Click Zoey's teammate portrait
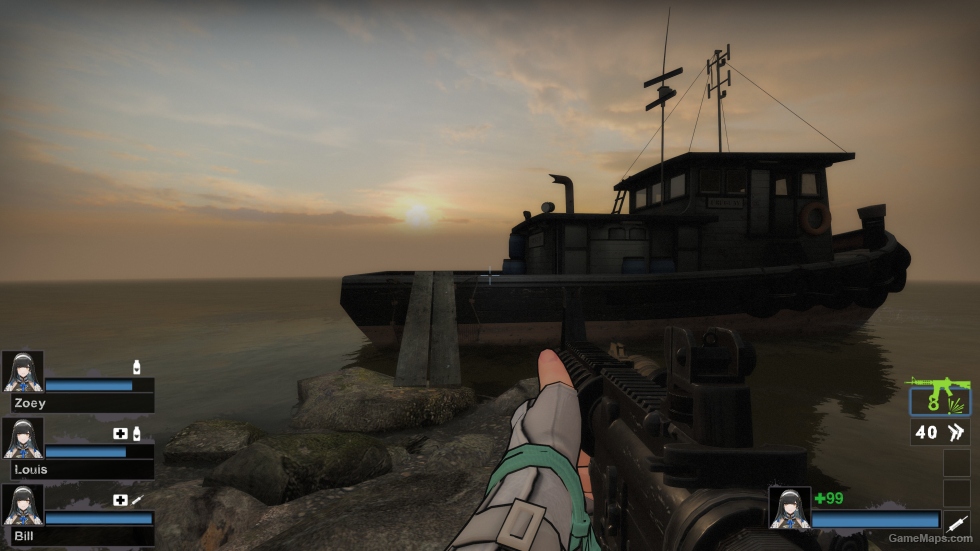 pyautogui.click(x=23, y=370)
